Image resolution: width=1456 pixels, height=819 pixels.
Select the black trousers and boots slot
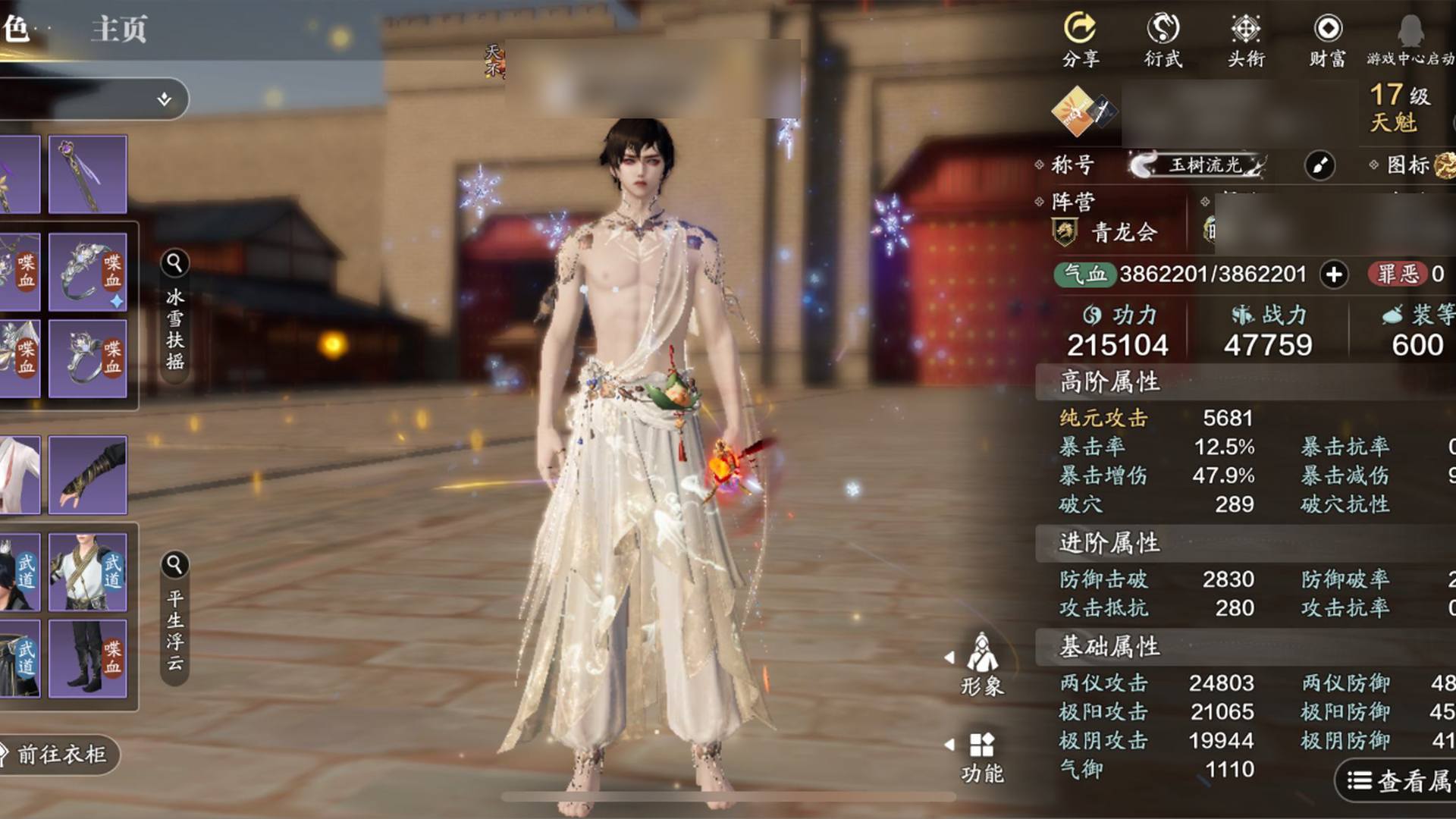pyautogui.click(x=88, y=658)
